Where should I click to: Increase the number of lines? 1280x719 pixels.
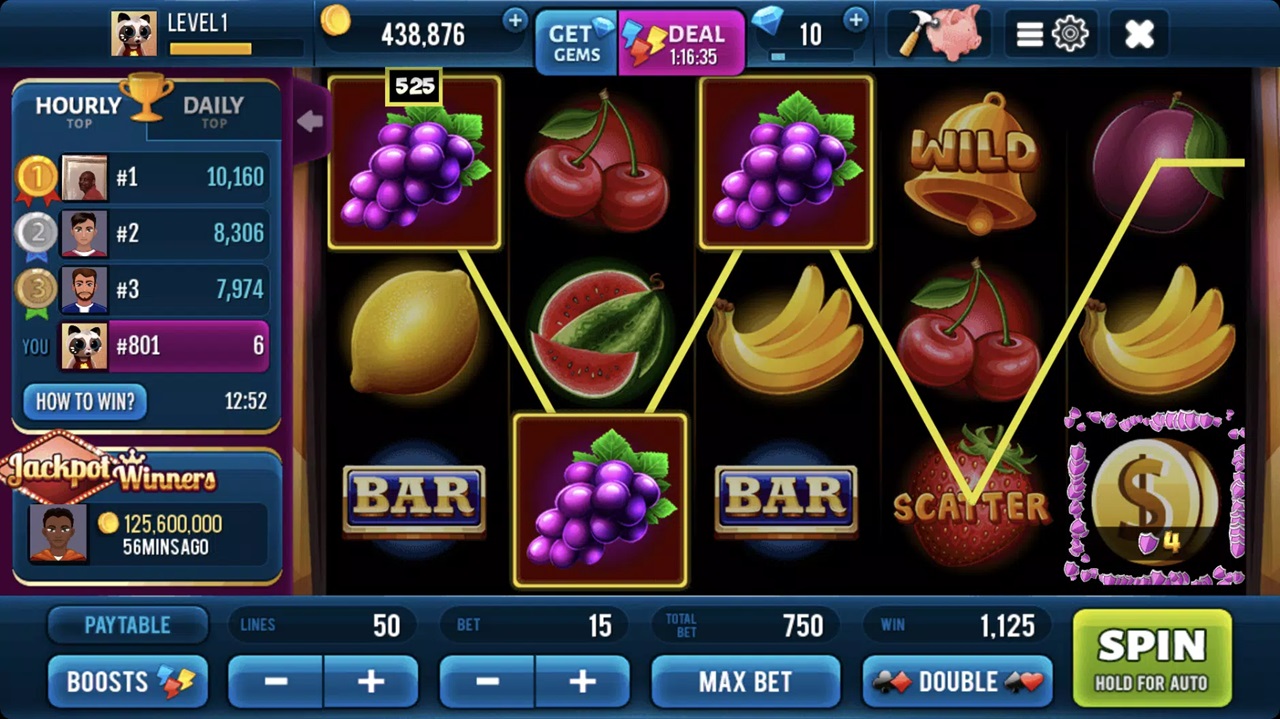tap(370, 682)
